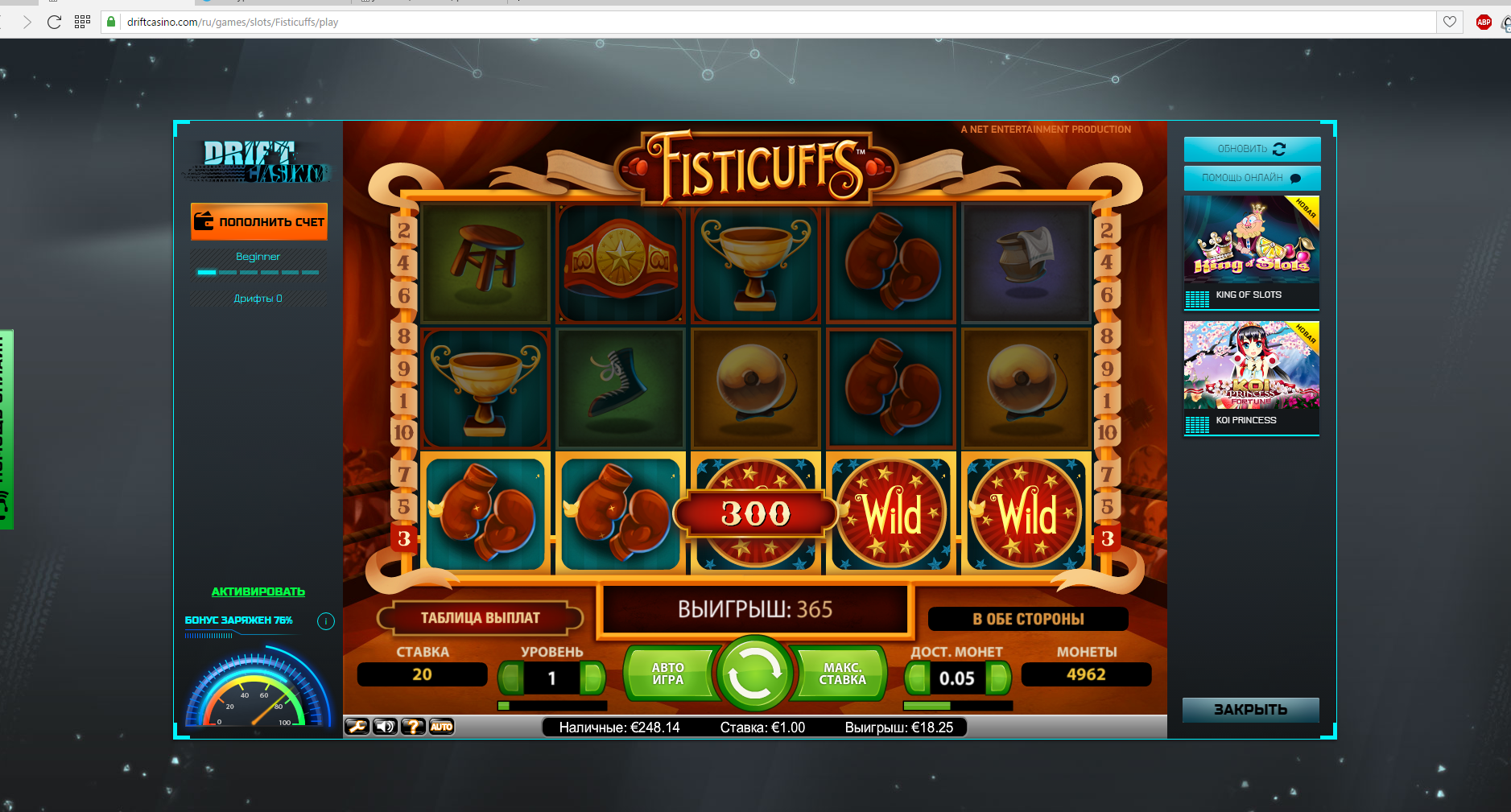
Task: Toggle the sound speaker icon
Action: pyautogui.click(x=386, y=727)
